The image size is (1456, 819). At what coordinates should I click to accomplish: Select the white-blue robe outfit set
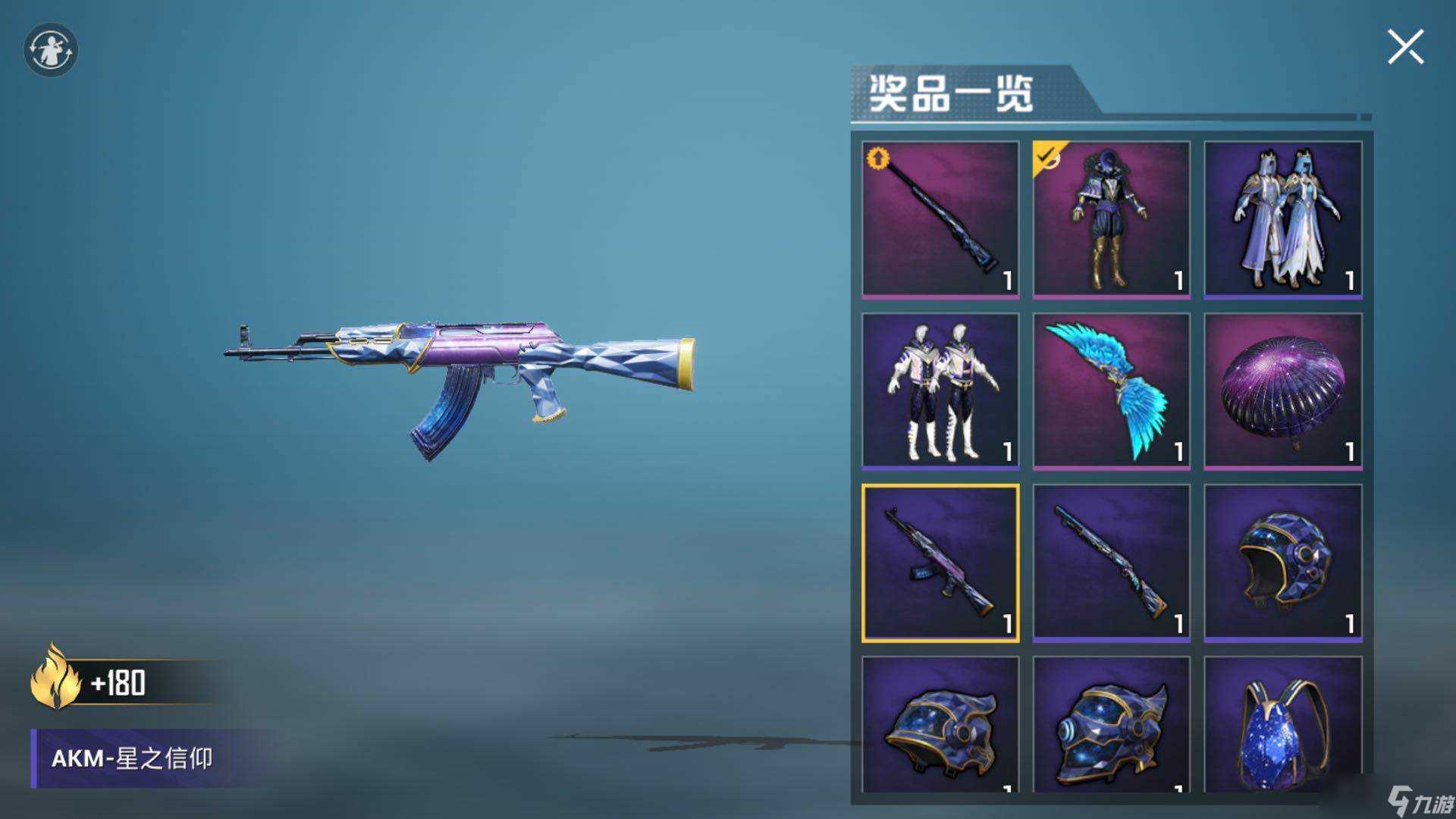pos(1282,218)
